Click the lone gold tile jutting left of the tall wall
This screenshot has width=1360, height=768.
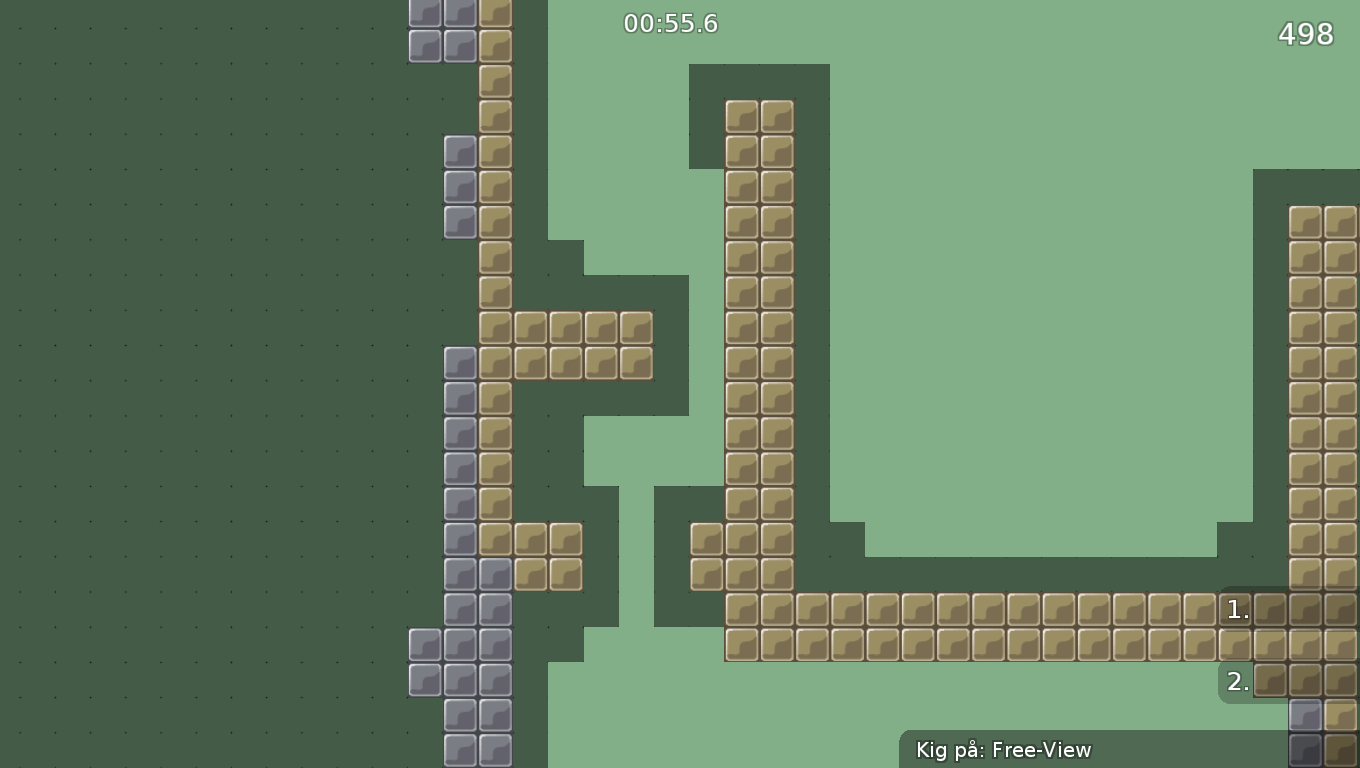pyautogui.click(x=706, y=540)
